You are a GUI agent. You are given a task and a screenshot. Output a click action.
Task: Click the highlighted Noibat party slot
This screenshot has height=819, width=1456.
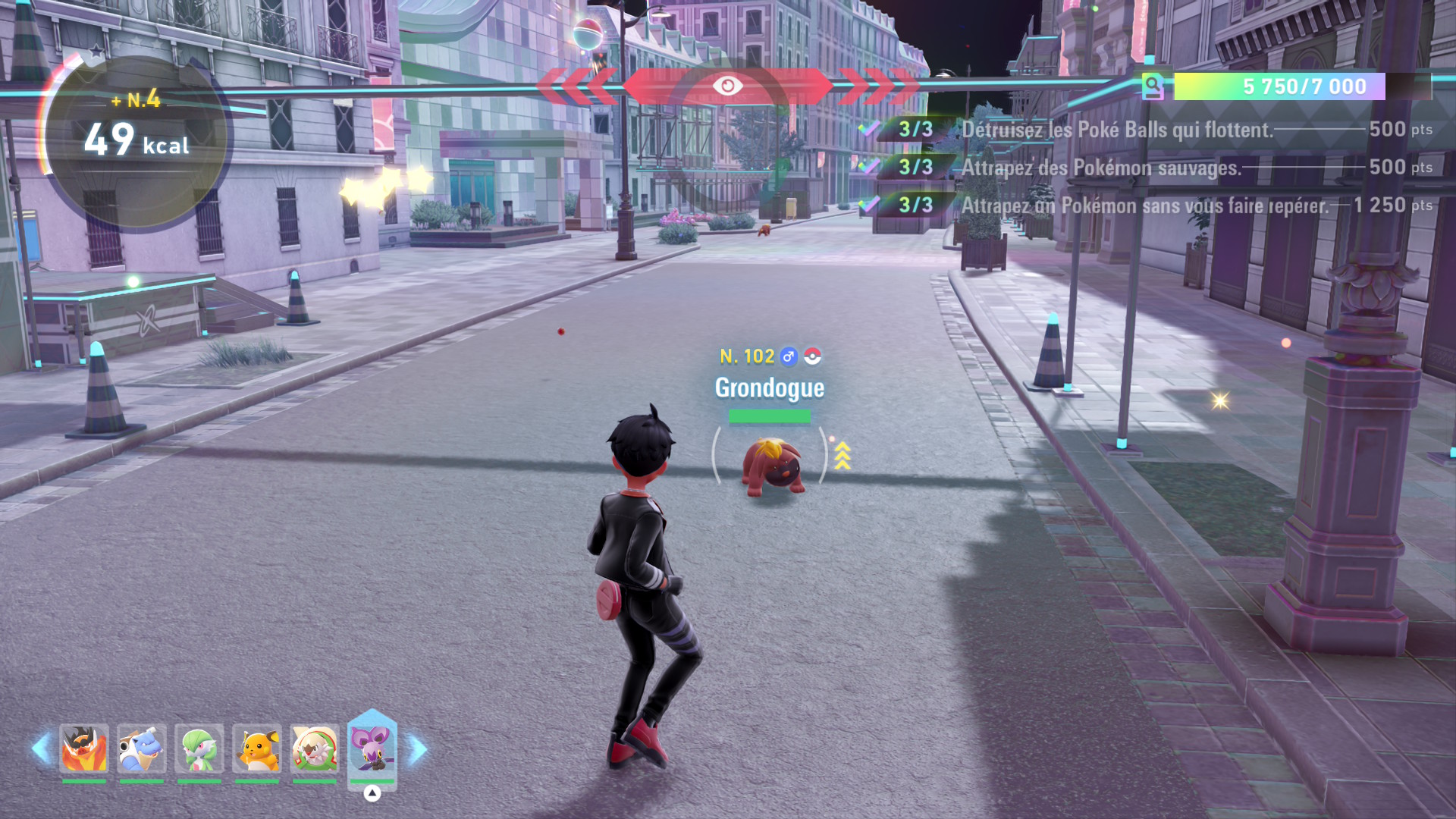click(x=372, y=748)
